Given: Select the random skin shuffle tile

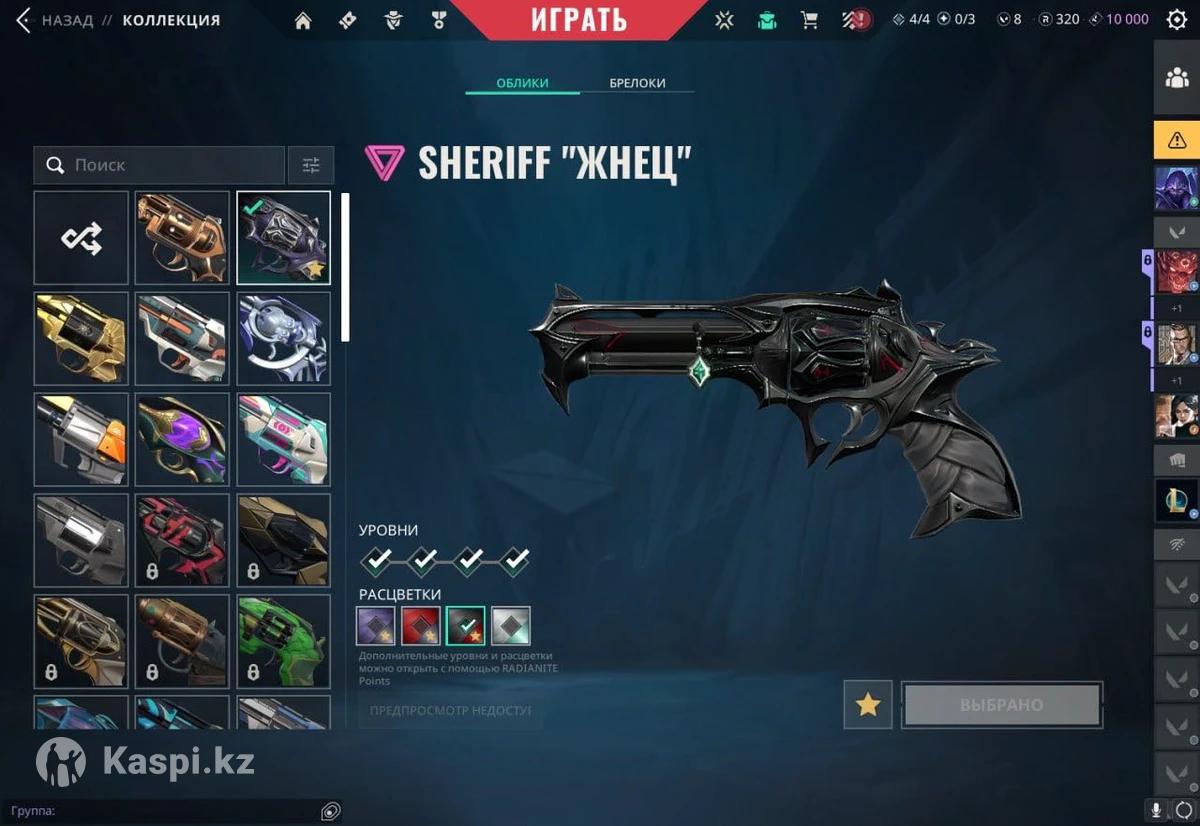Looking at the screenshot, I should [81, 238].
